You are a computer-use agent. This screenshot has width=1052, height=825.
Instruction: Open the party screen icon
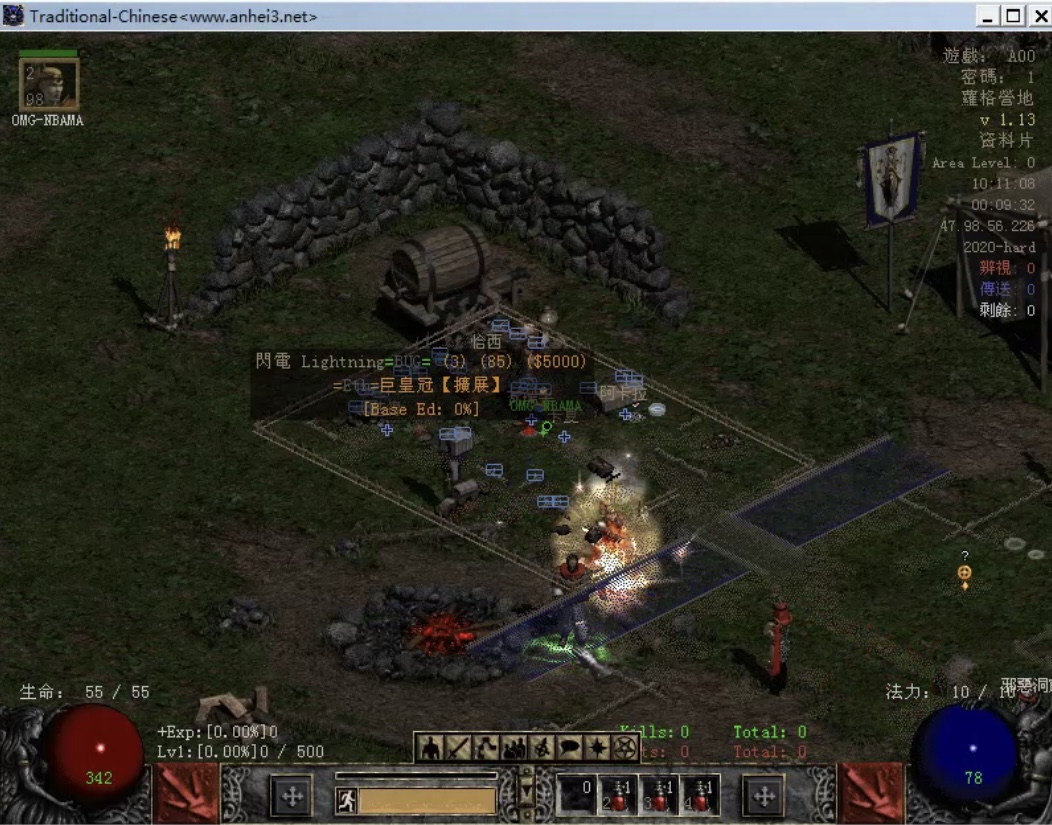tap(514, 747)
